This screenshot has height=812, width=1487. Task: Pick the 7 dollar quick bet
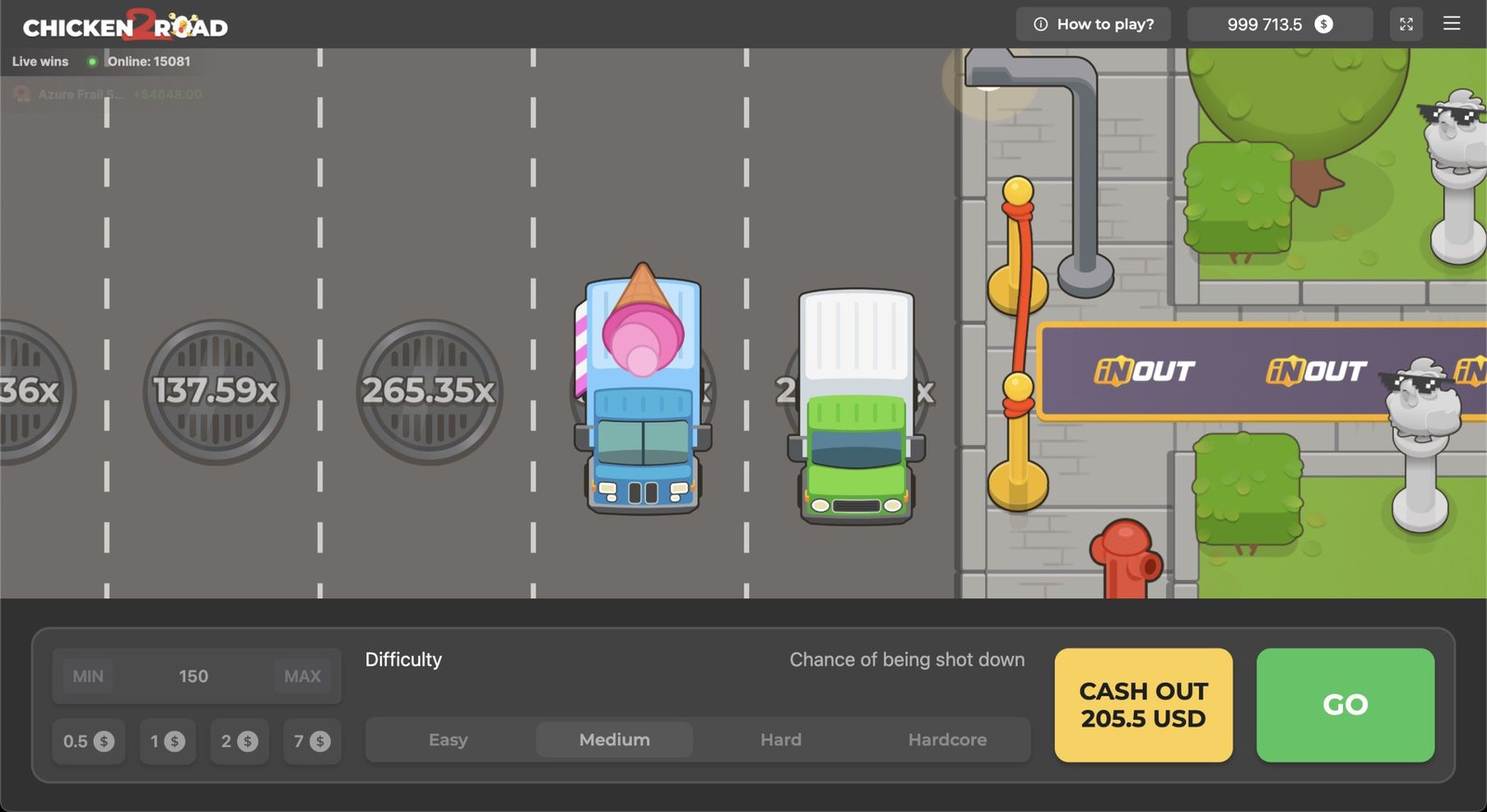click(x=311, y=741)
